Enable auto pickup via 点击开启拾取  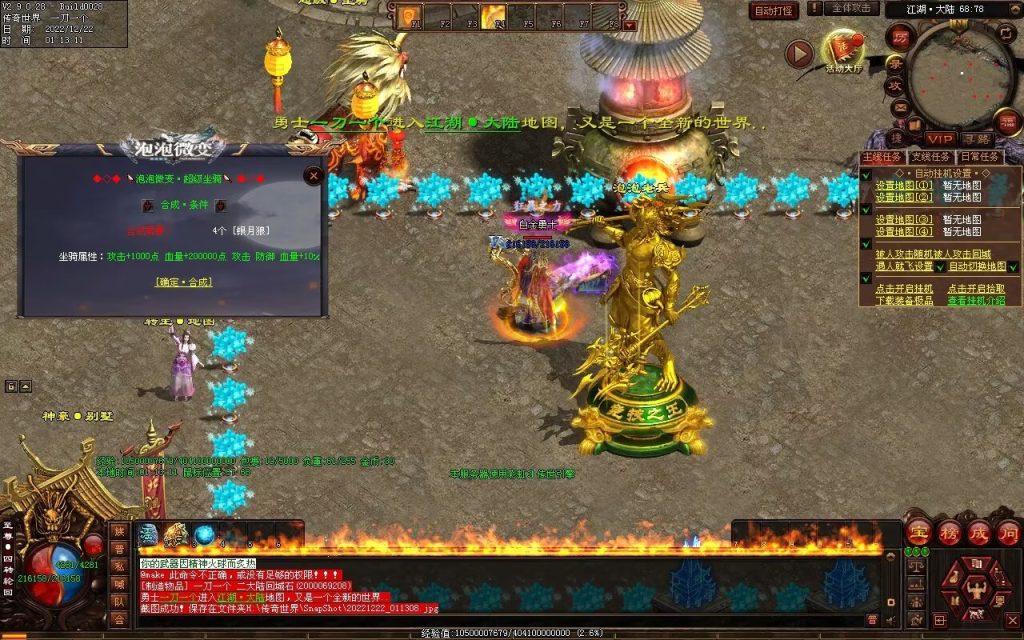pos(976,288)
